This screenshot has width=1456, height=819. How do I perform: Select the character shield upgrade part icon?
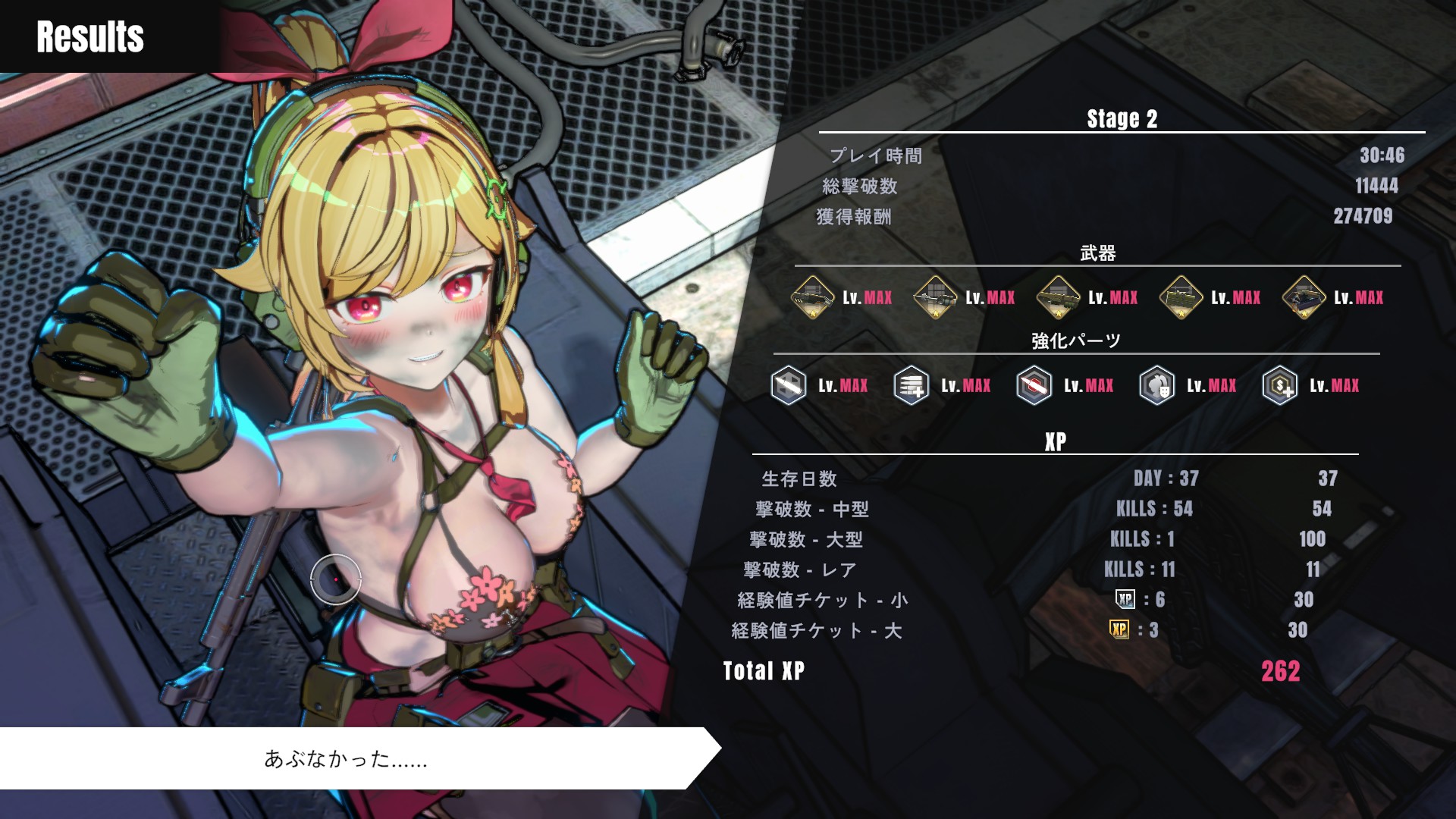coord(1157,385)
